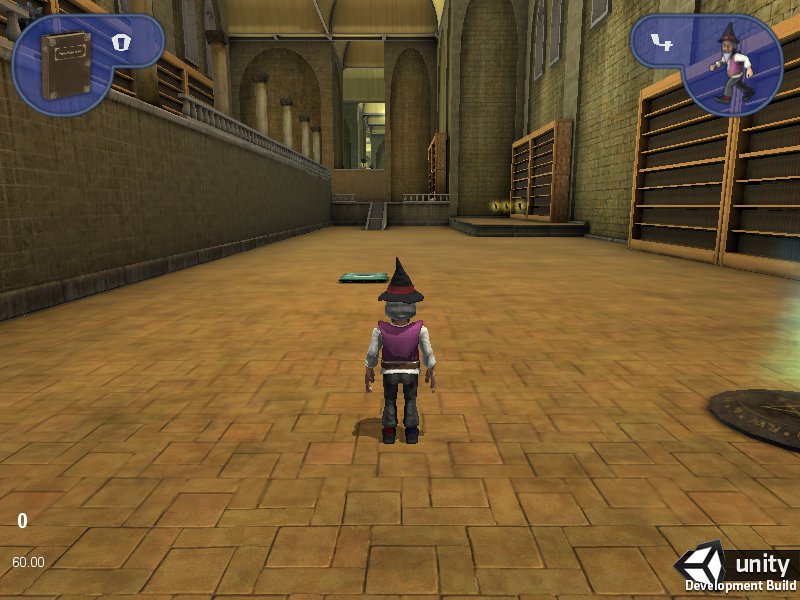Click the spellbook icon in the HUD
The width and height of the screenshot is (800, 600).
67,63
